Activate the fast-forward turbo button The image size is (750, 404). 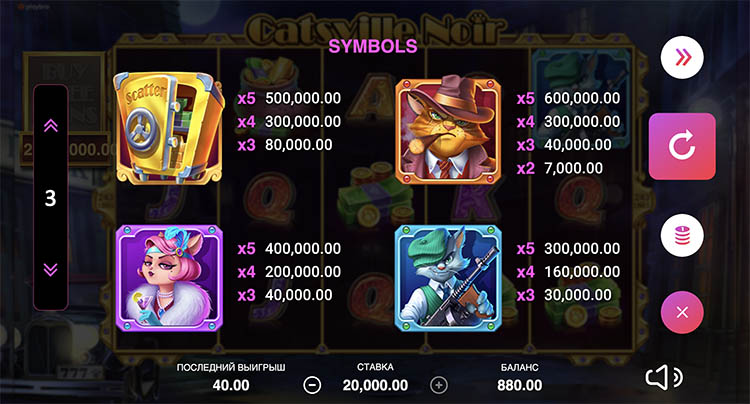[682, 57]
